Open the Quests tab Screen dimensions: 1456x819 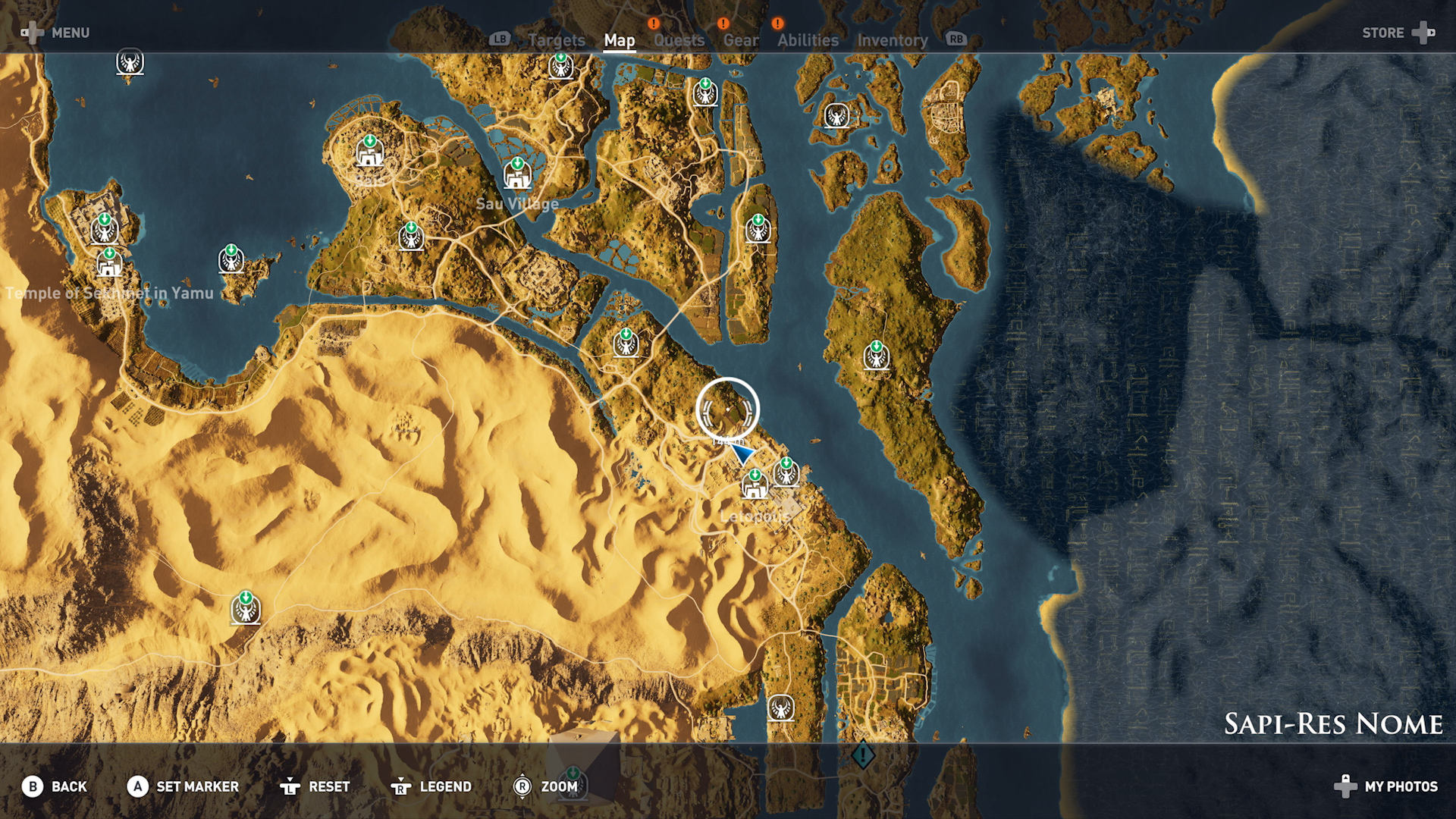pyautogui.click(x=679, y=40)
